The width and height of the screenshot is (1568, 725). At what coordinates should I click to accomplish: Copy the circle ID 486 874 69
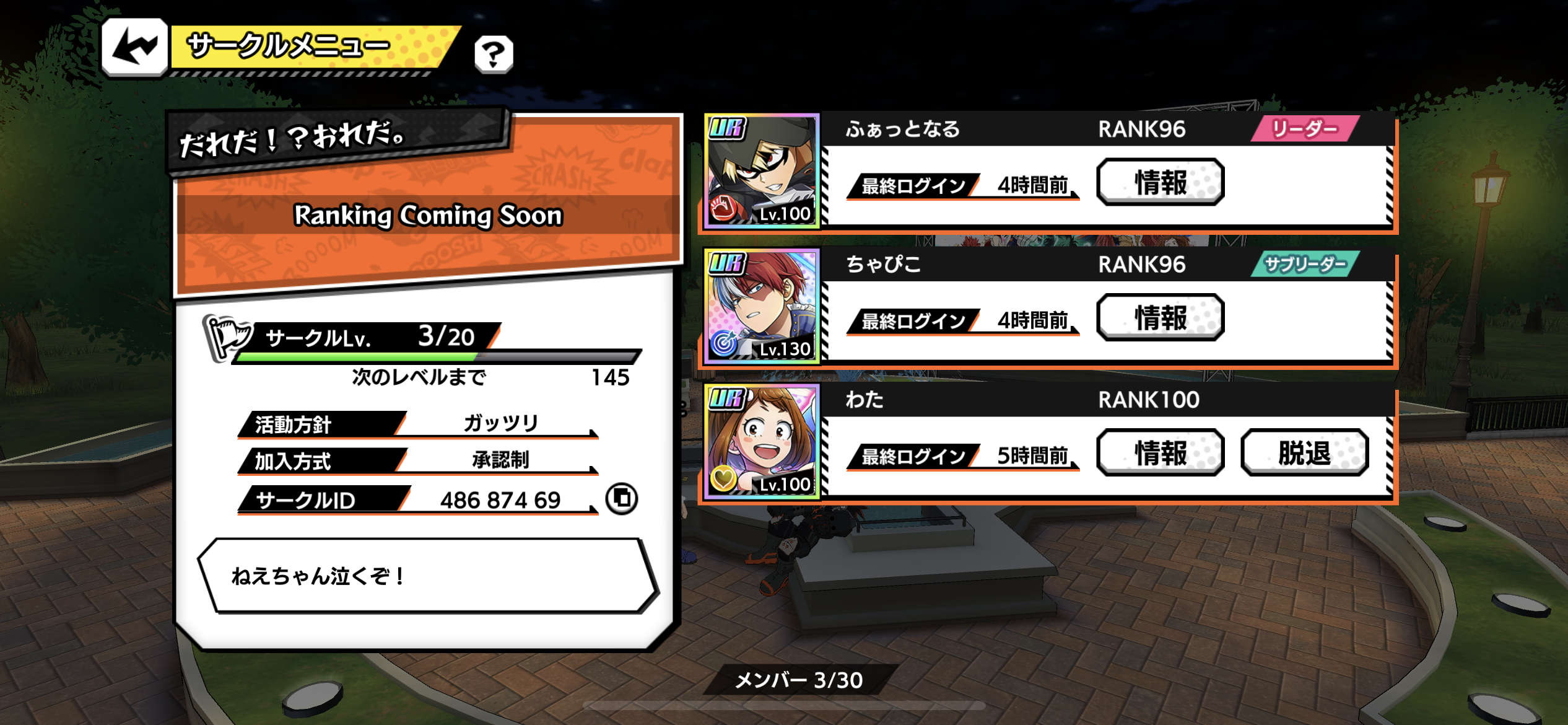pos(622,499)
